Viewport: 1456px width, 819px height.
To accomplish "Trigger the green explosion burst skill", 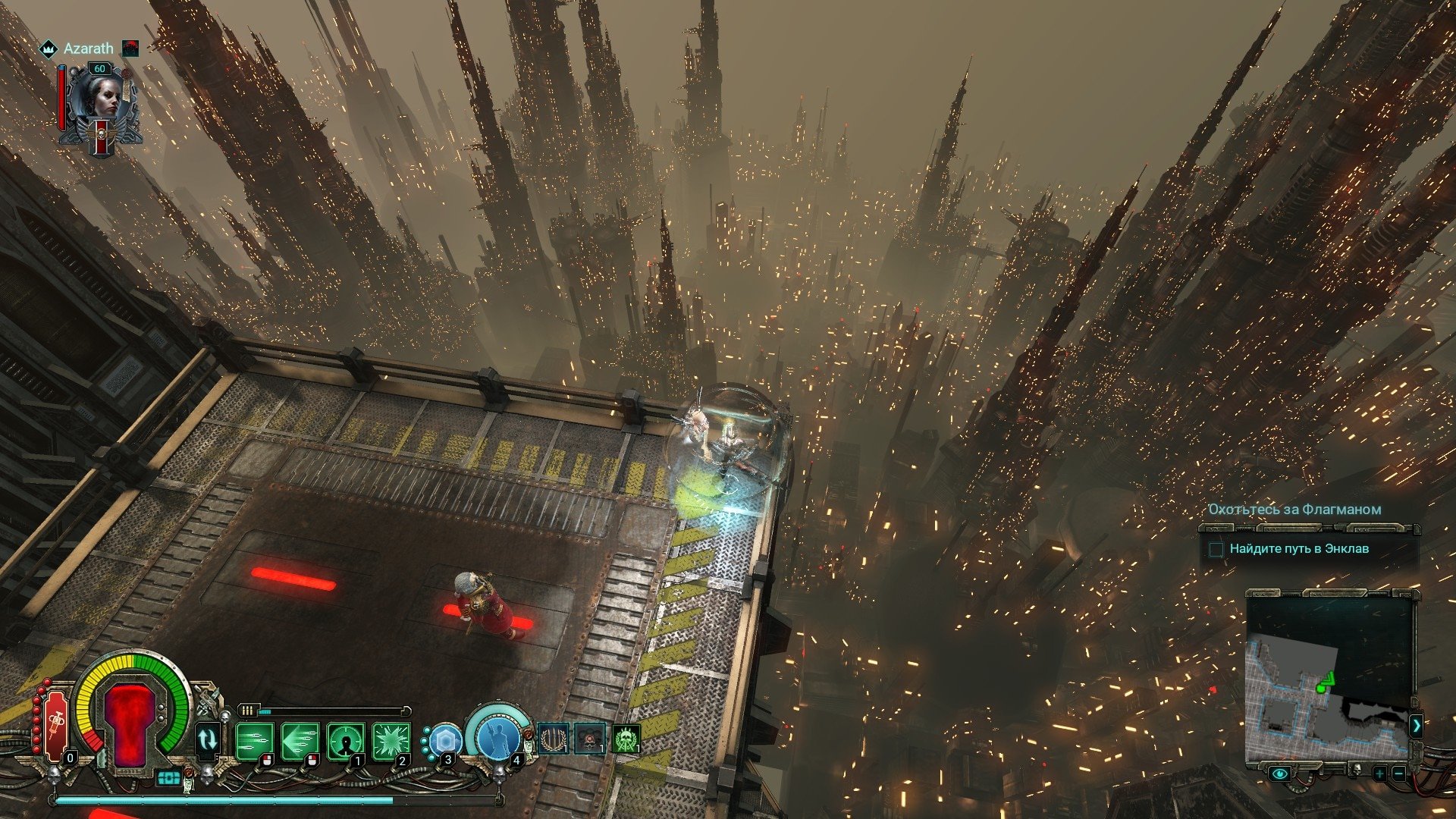I will tap(391, 739).
